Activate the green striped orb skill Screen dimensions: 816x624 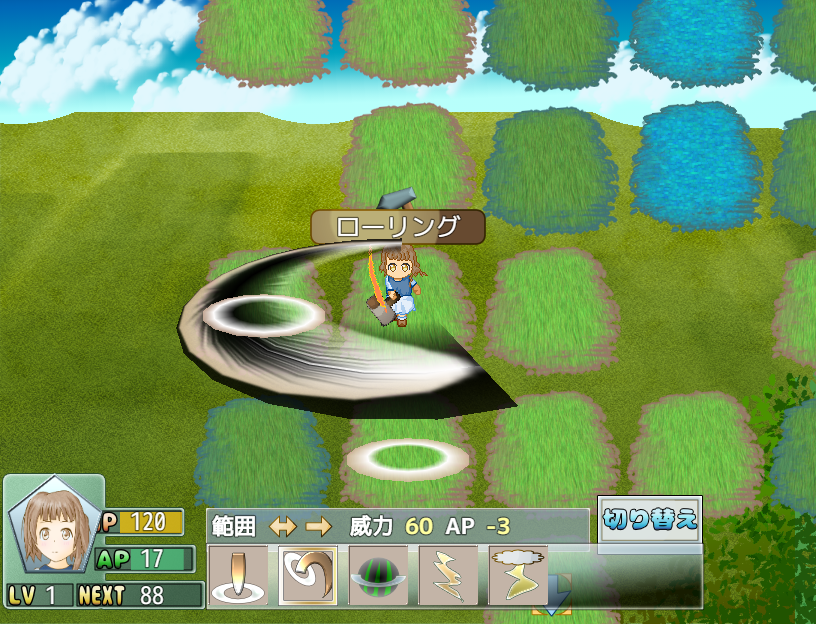tap(378, 576)
